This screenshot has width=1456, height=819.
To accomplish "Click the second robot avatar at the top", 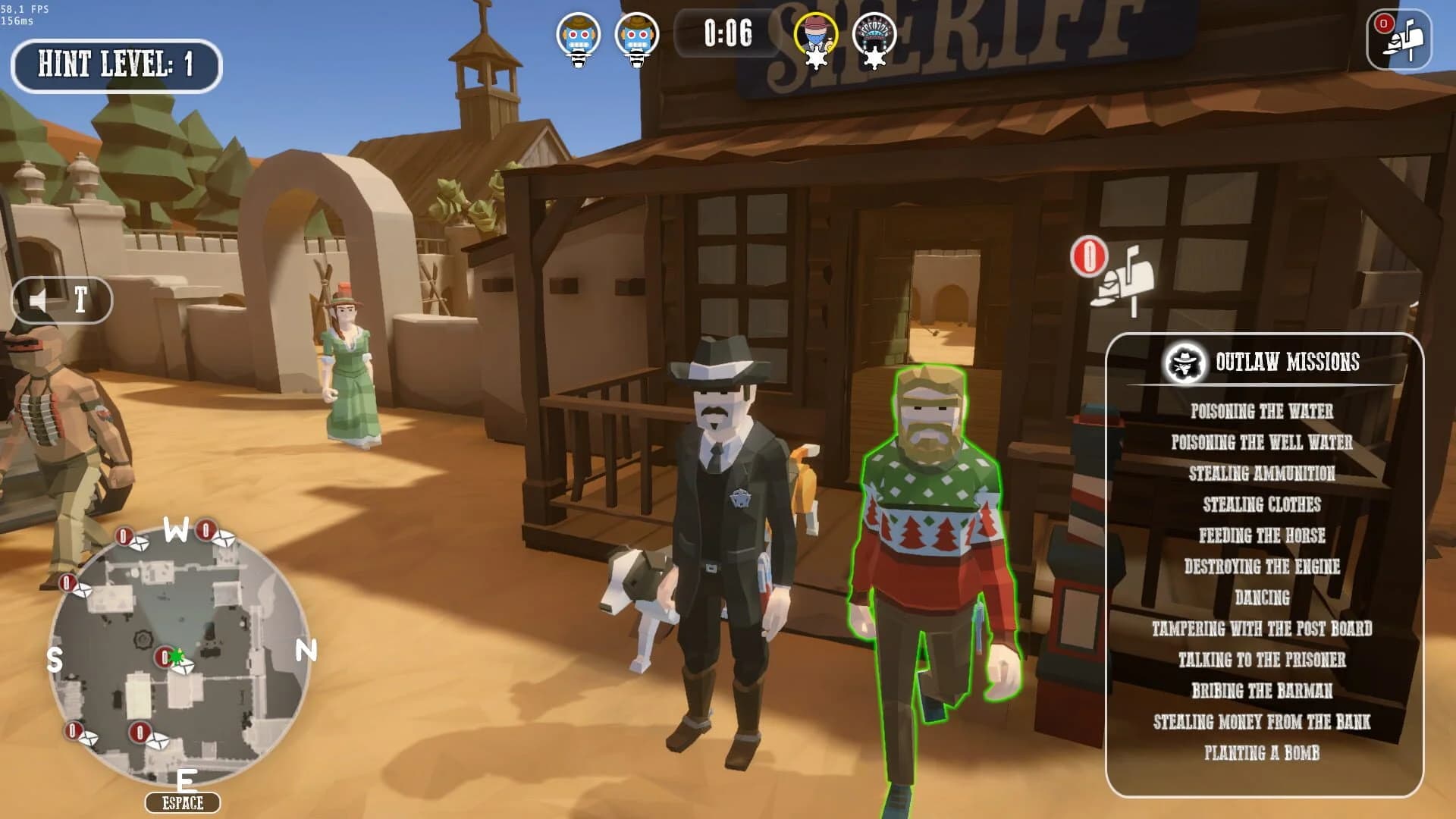I will point(637,33).
